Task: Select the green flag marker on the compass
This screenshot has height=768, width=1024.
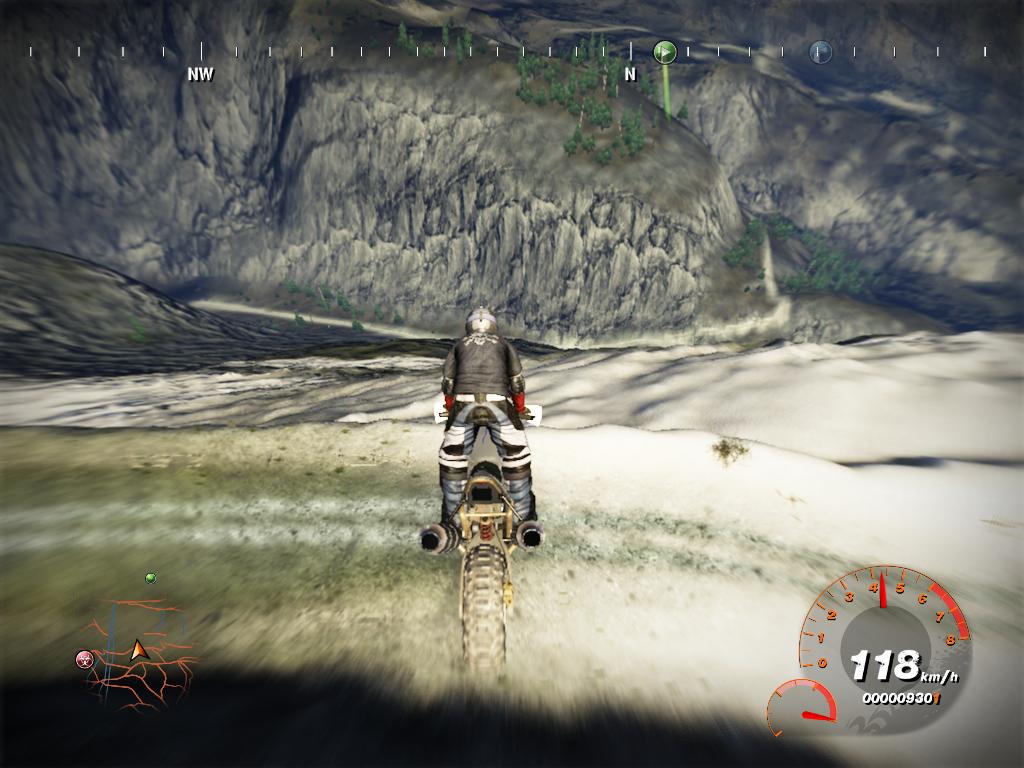Action: 665,51
